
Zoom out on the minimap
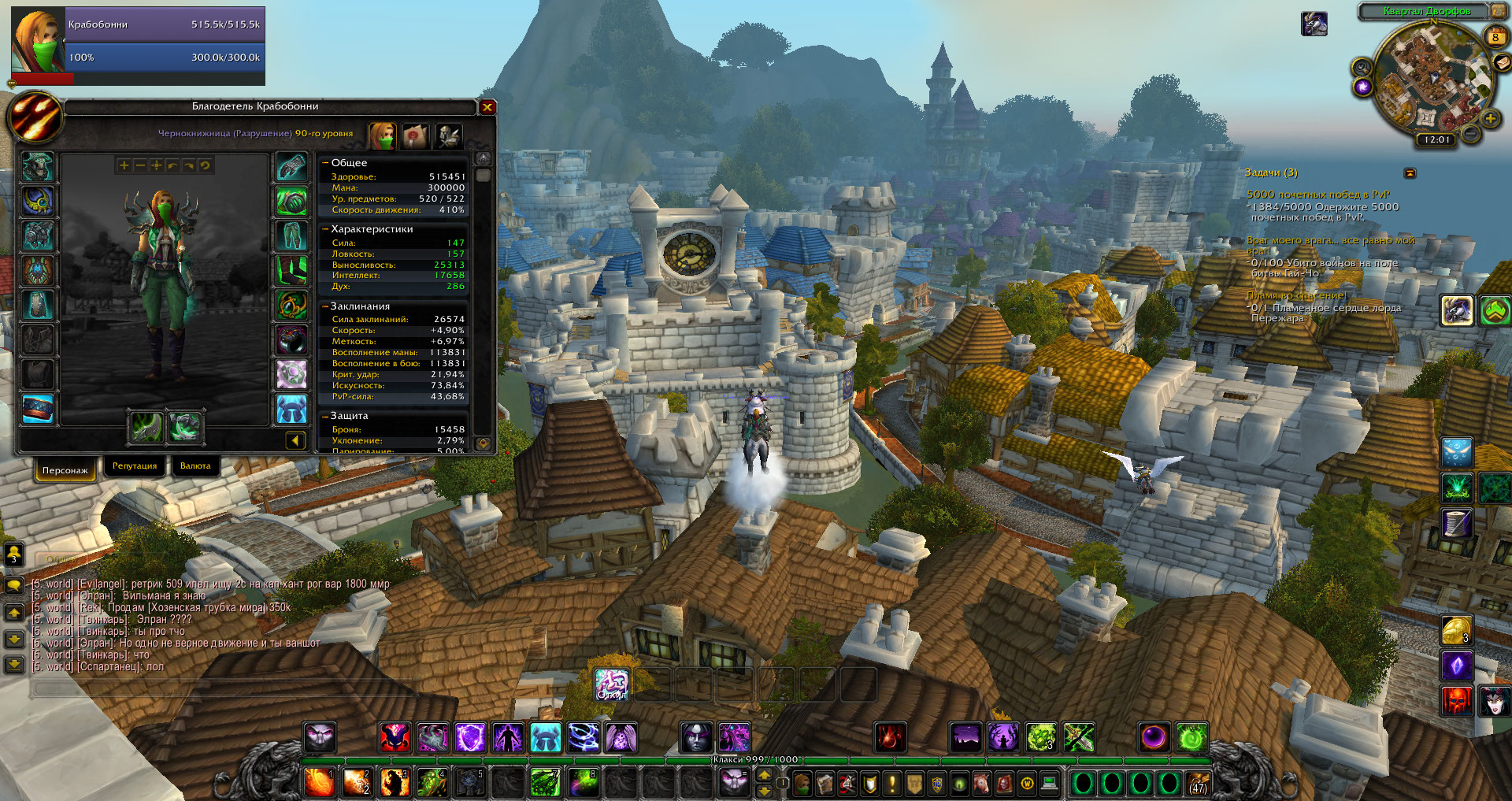1469,134
